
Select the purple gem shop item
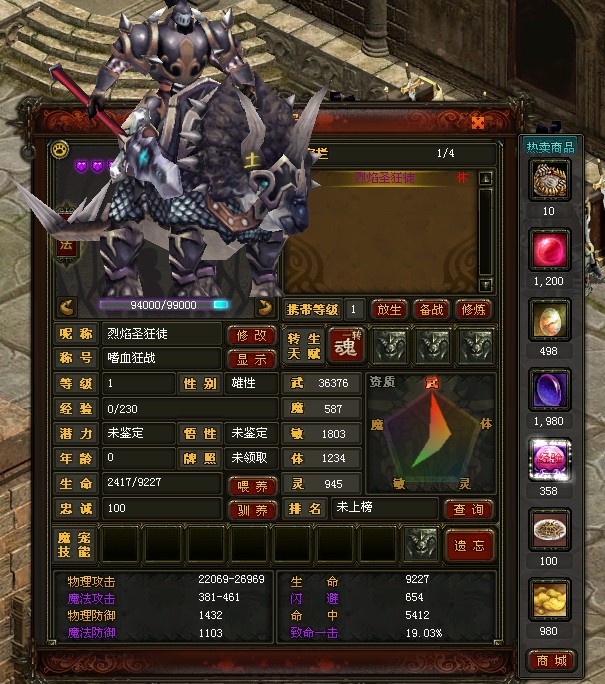550,390
